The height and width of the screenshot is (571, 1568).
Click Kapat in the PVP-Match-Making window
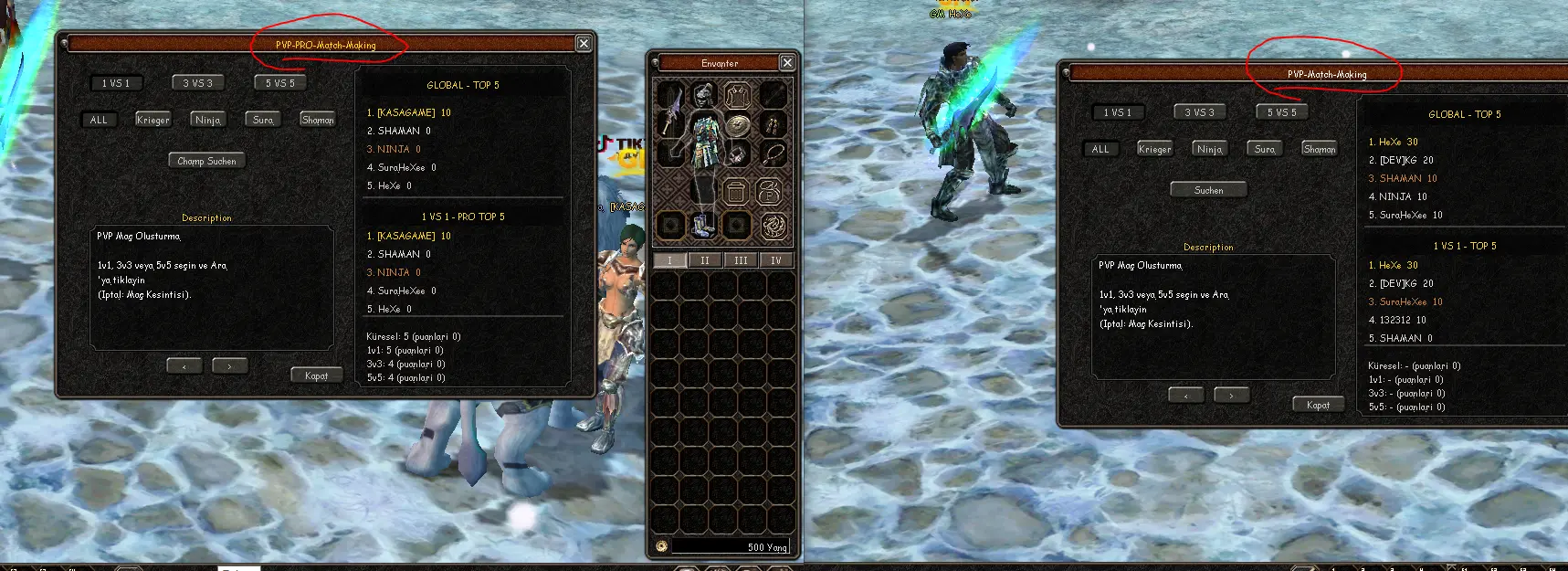tap(1318, 405)
